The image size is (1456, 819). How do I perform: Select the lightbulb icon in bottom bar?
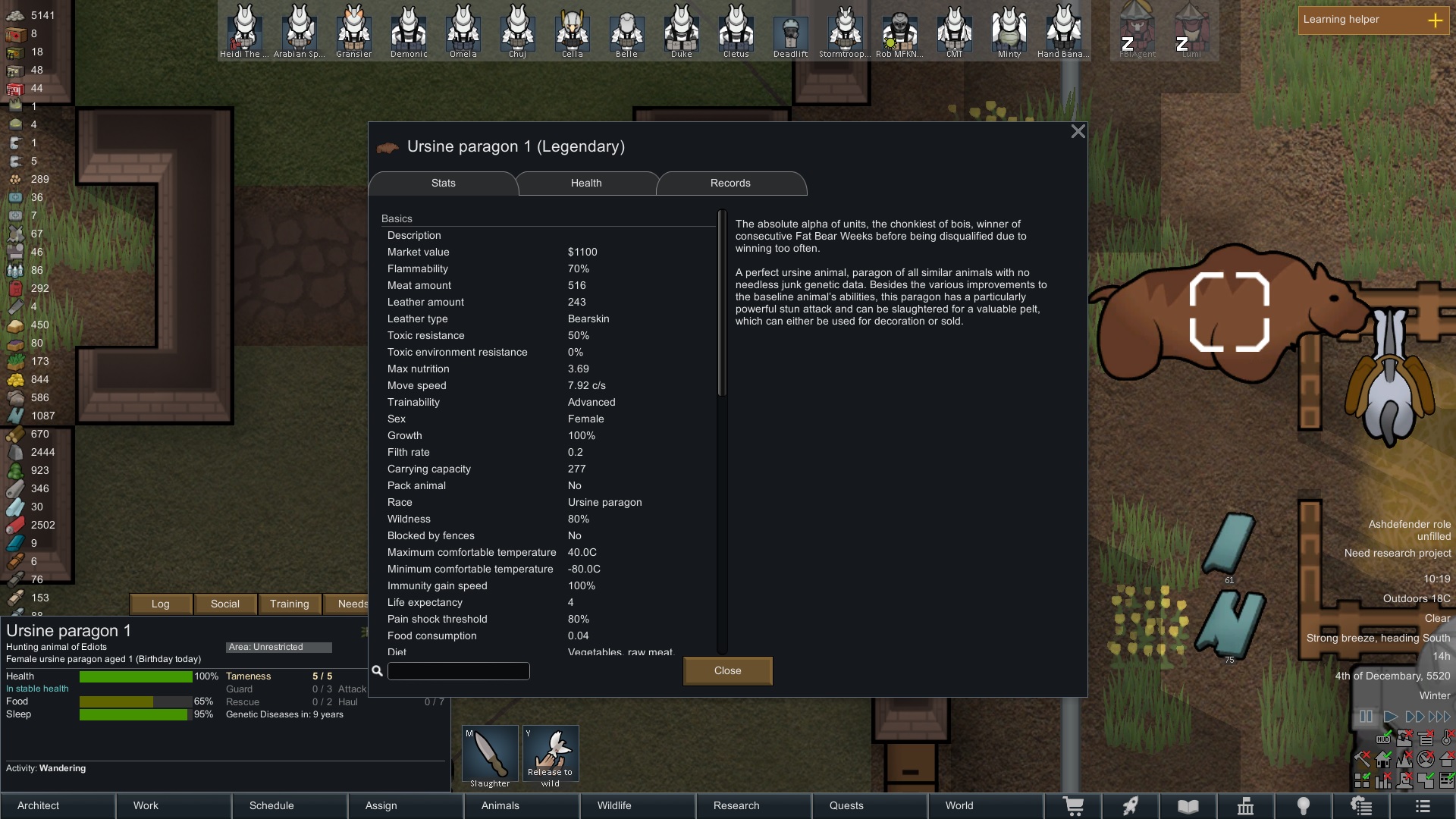(x=1303, y=805)
